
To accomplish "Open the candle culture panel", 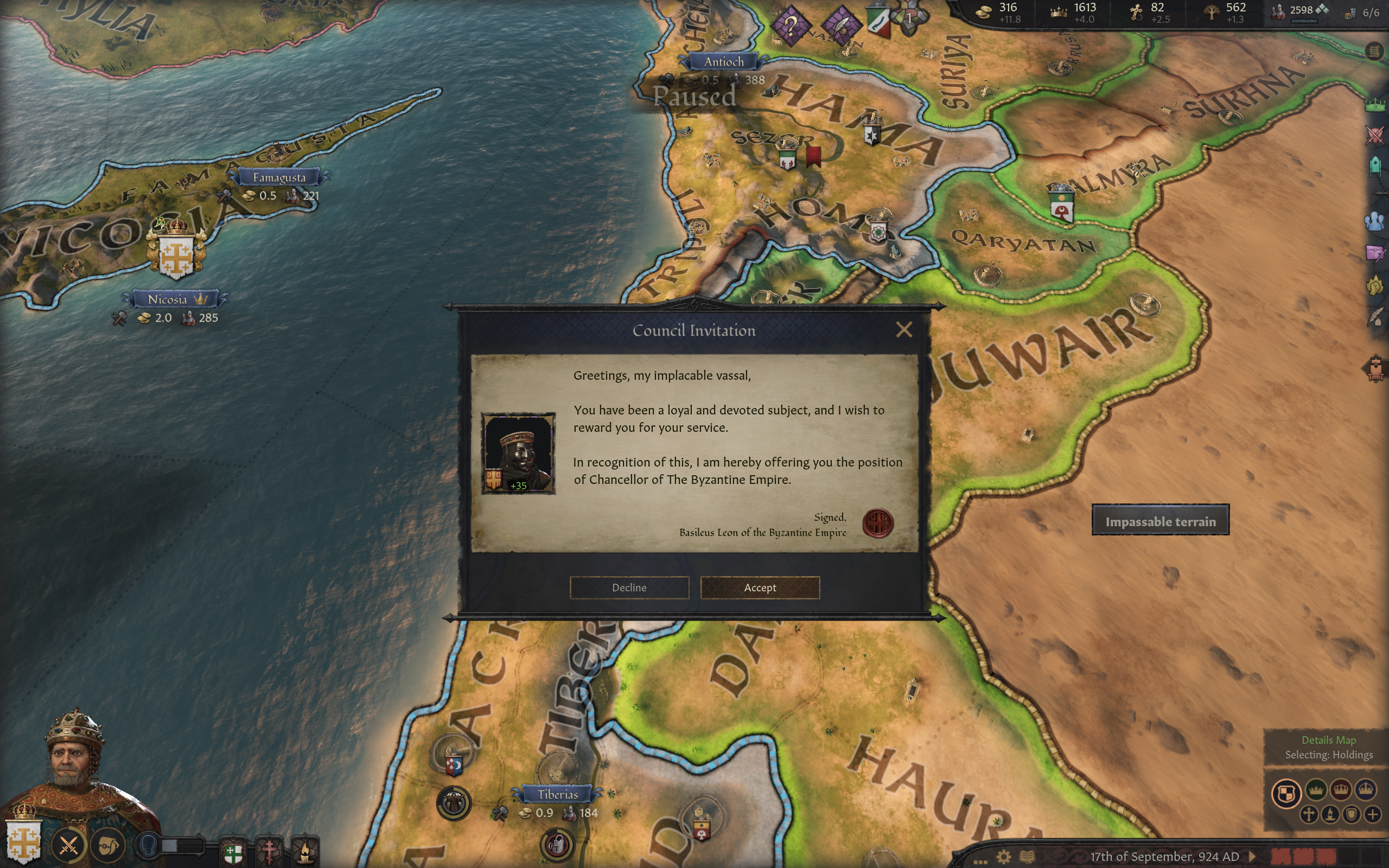I will (x=305, y=852).
